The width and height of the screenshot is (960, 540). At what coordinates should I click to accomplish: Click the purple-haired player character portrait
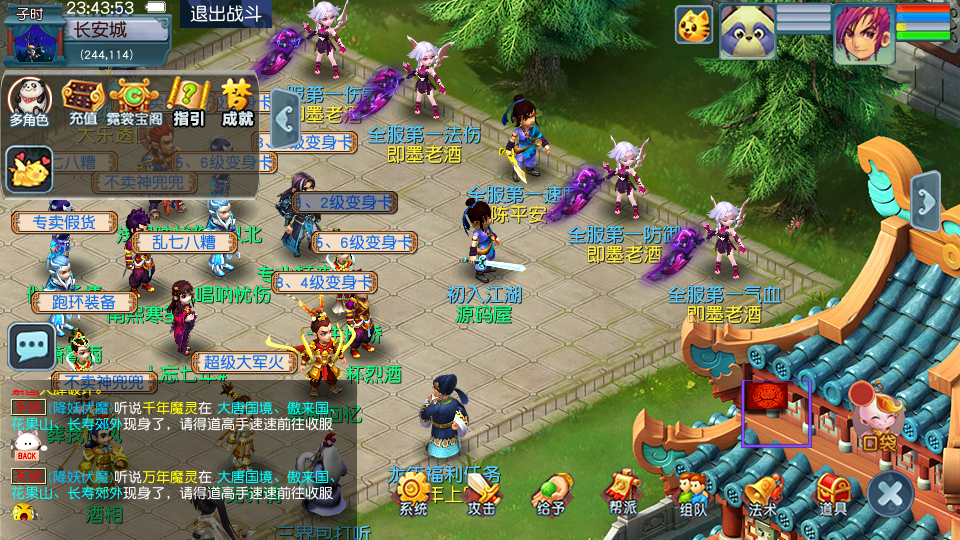(863, 33)
